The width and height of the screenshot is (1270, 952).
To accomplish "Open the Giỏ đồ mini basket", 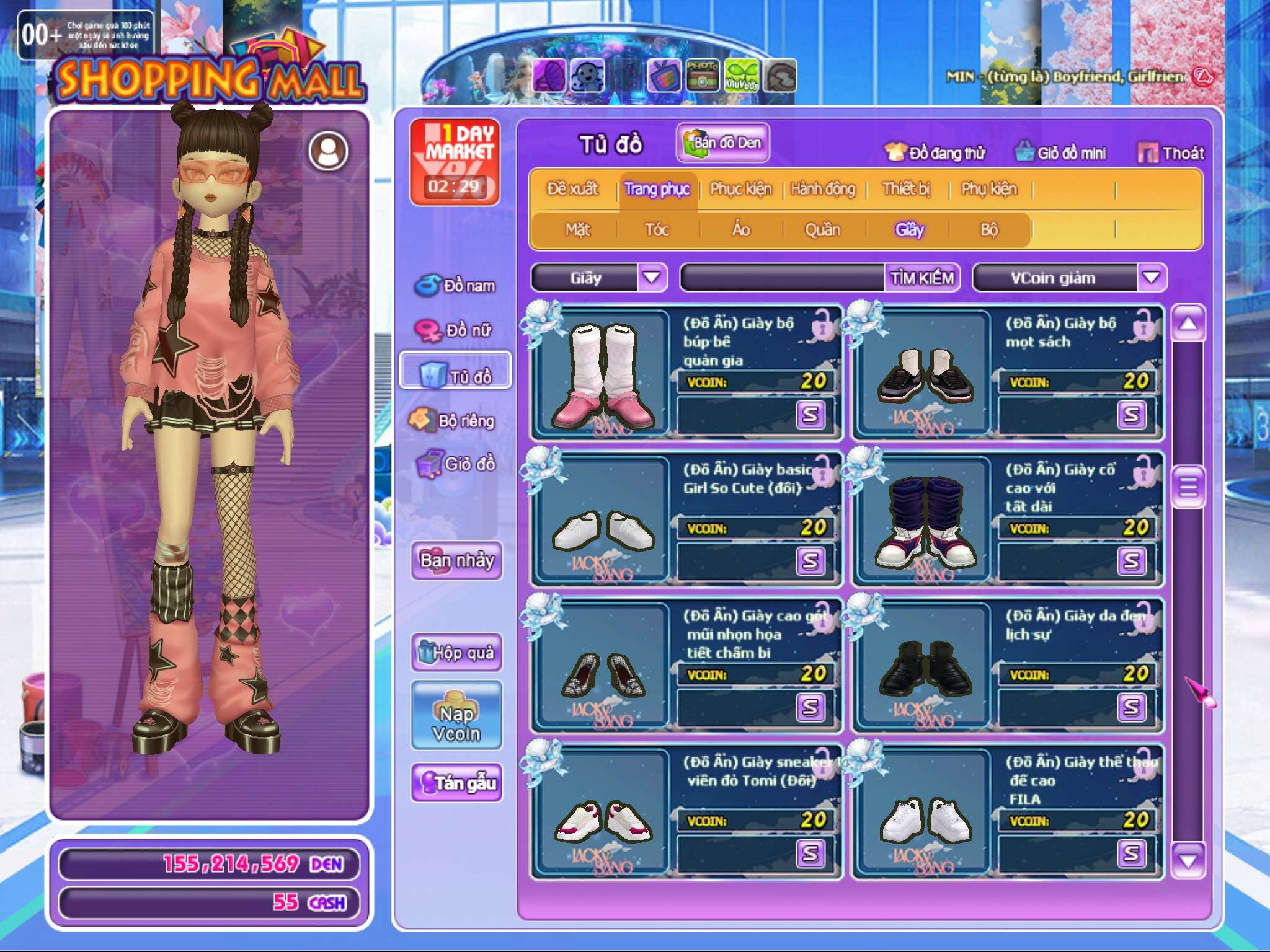I will 1060,152.
